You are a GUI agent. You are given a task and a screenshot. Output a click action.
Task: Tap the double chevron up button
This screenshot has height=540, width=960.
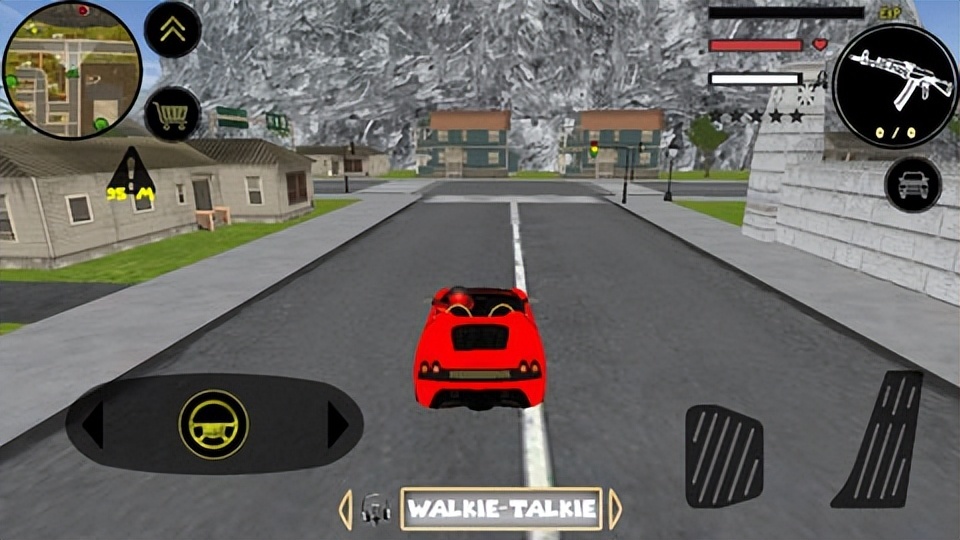tap(173, 29)
